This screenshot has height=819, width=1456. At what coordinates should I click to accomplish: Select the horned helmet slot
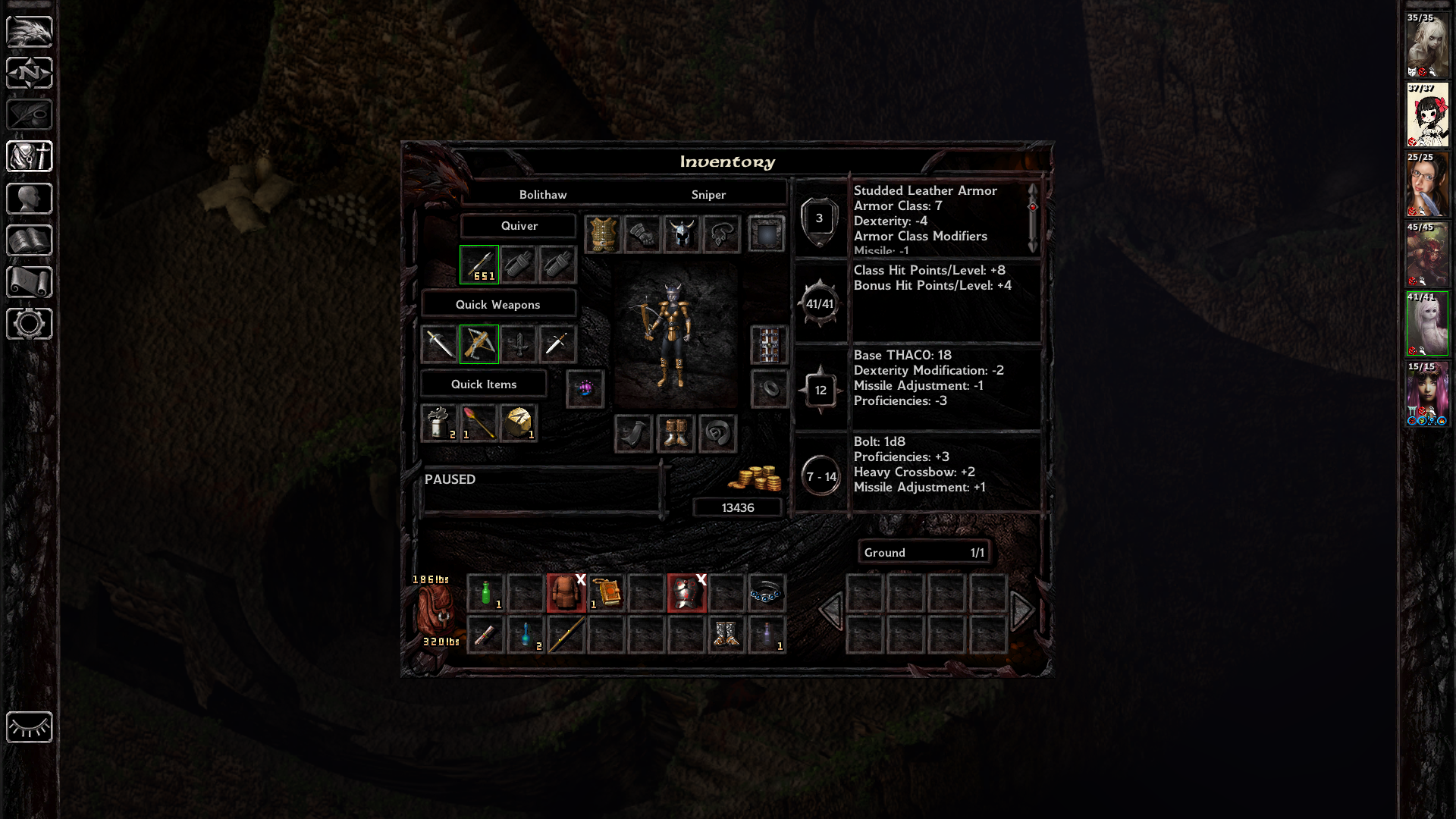click(x=681, y=234)
